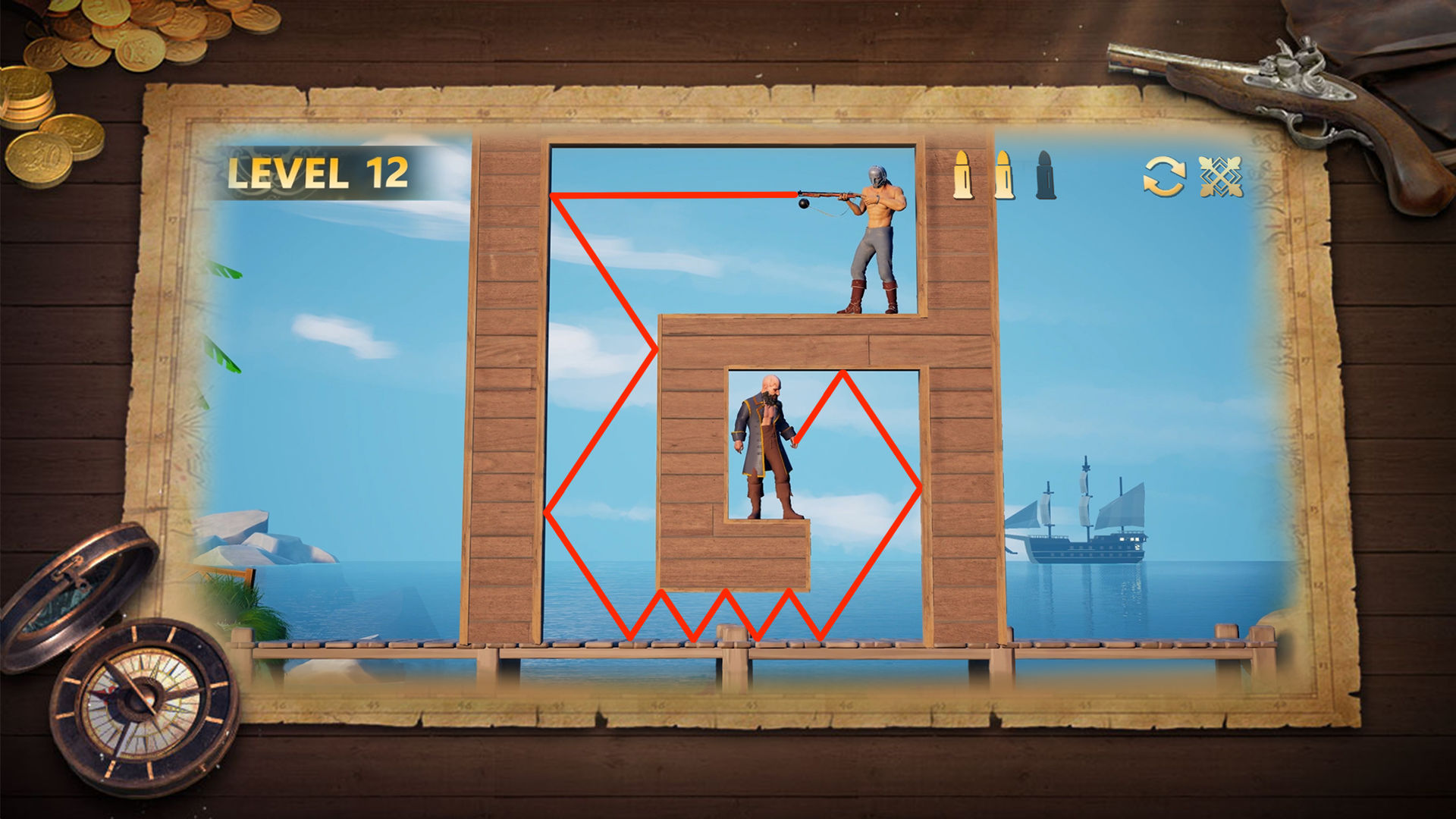This screenshot has width=1456, height=819.
Task: Open the menu with the ornate cross icon
Action: 1221,177
